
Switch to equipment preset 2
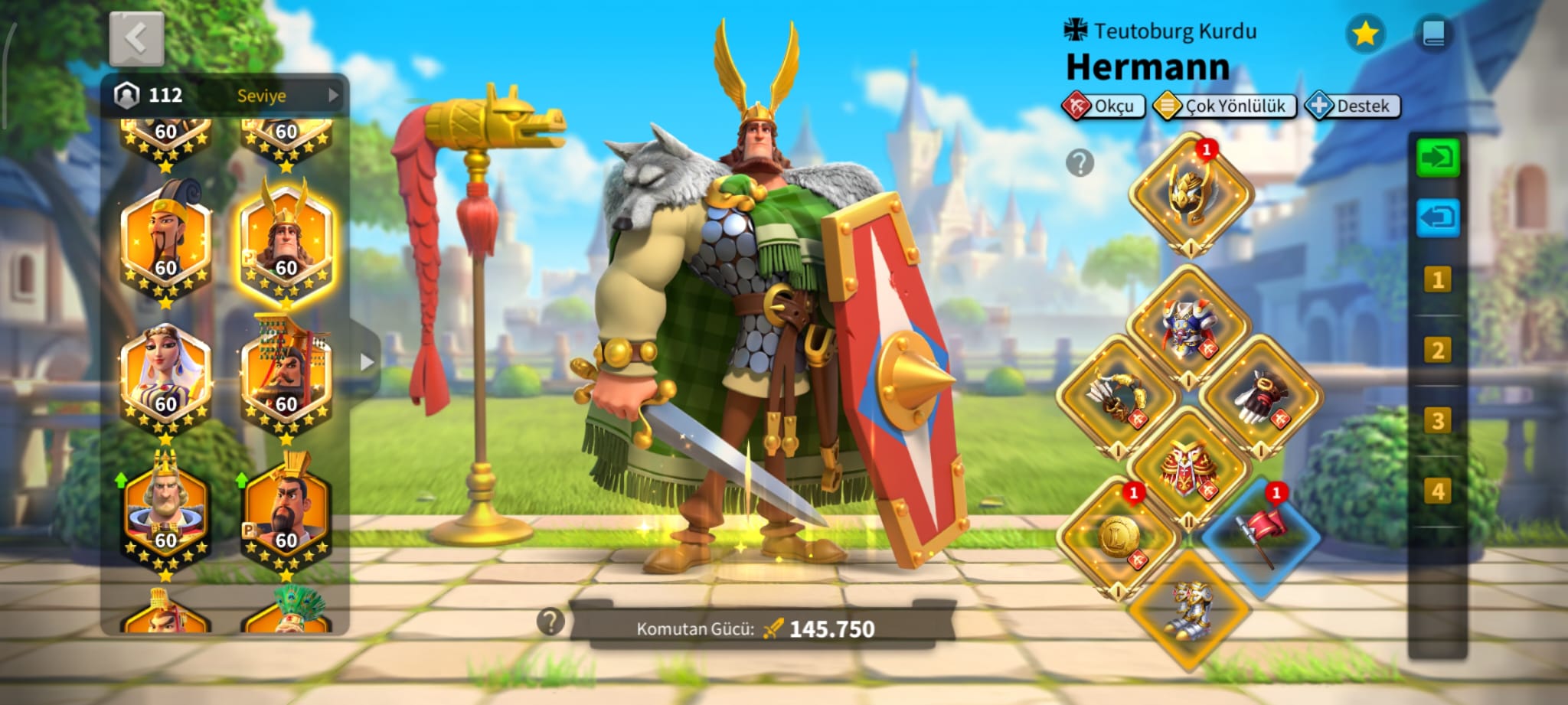pyautogui.click(x=1437, y=351)
